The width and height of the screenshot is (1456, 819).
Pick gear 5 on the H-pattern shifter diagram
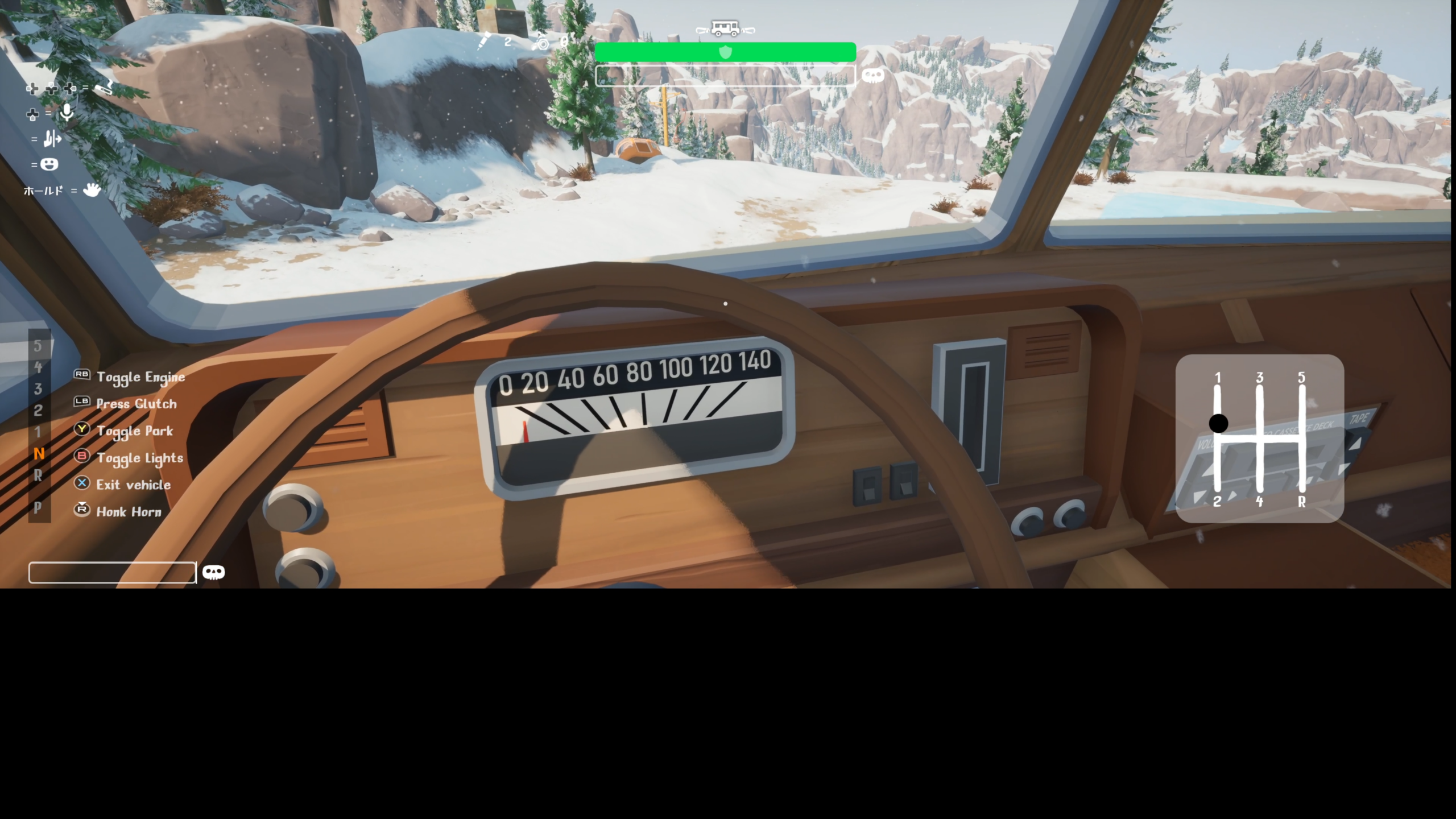click(x=1301, y=378)
